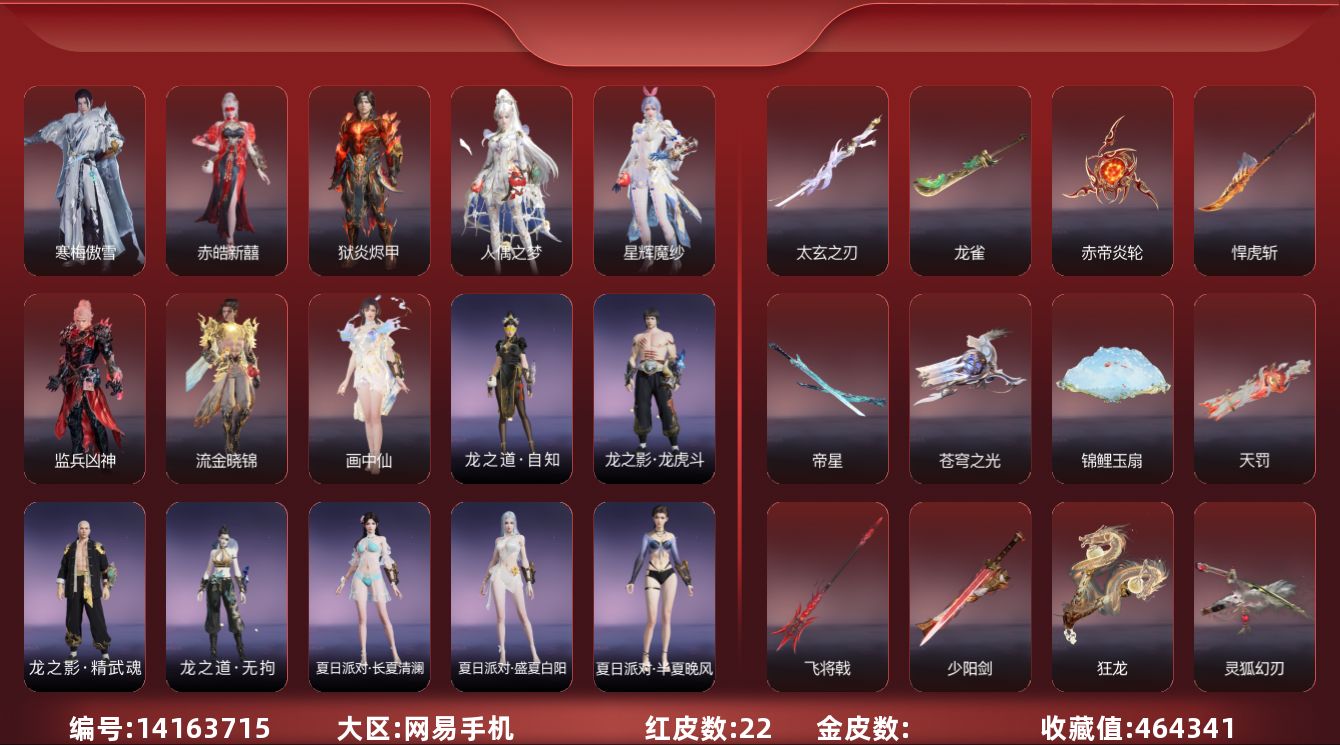Choose the 龙之影·龙虎斗 skin card
The width and height of the screenshot is (1340, 745).
(654, 389)
